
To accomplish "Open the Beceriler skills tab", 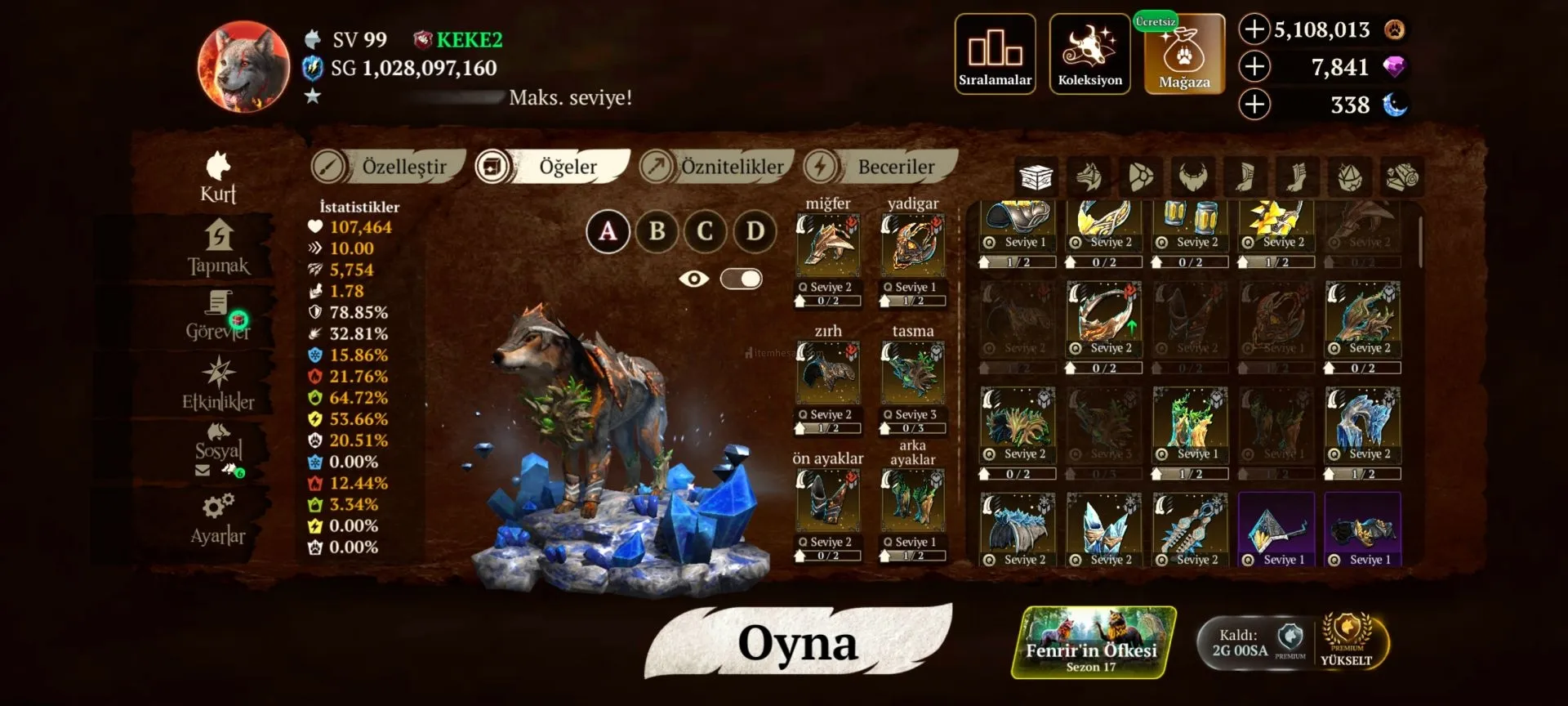I will coord(880,167).
